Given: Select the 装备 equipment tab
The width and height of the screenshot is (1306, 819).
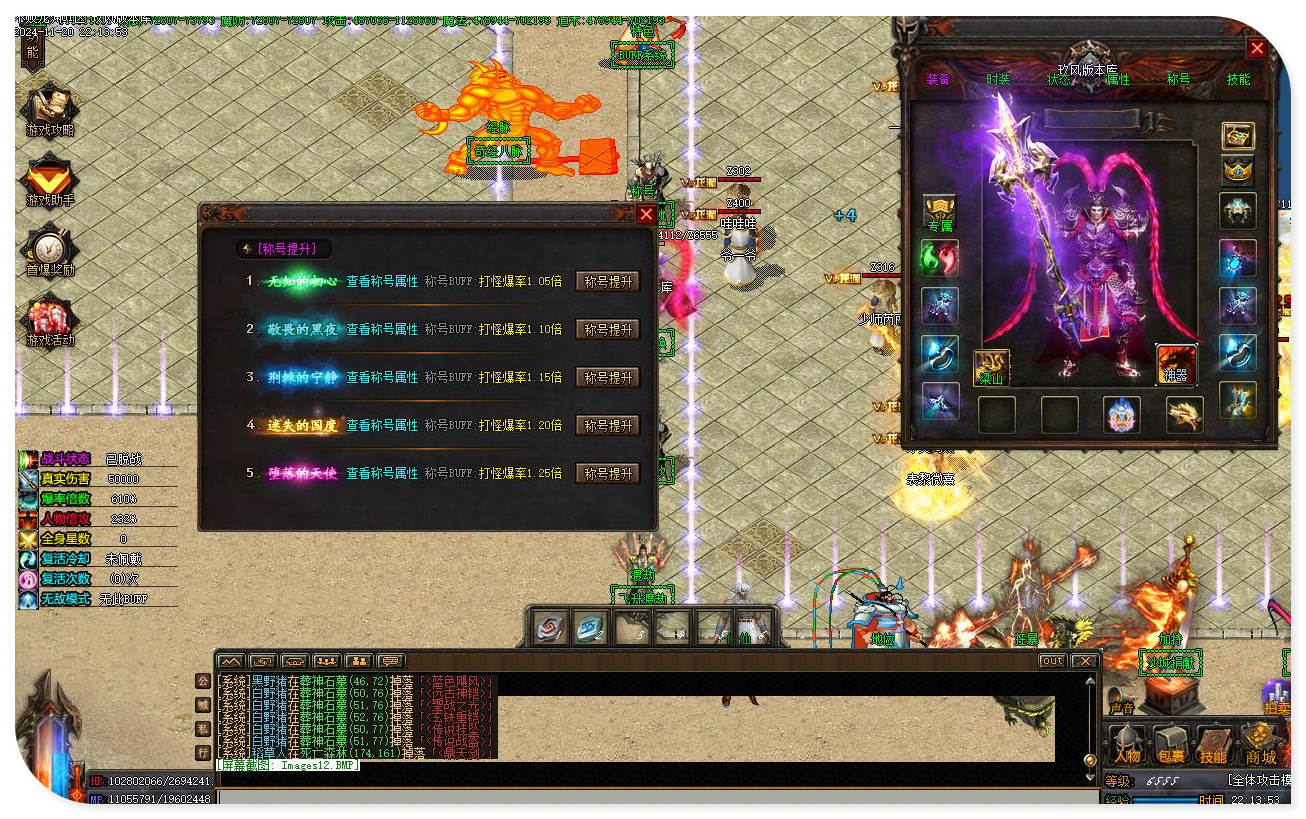Looking at the screenshot, I should coord(938,79).
